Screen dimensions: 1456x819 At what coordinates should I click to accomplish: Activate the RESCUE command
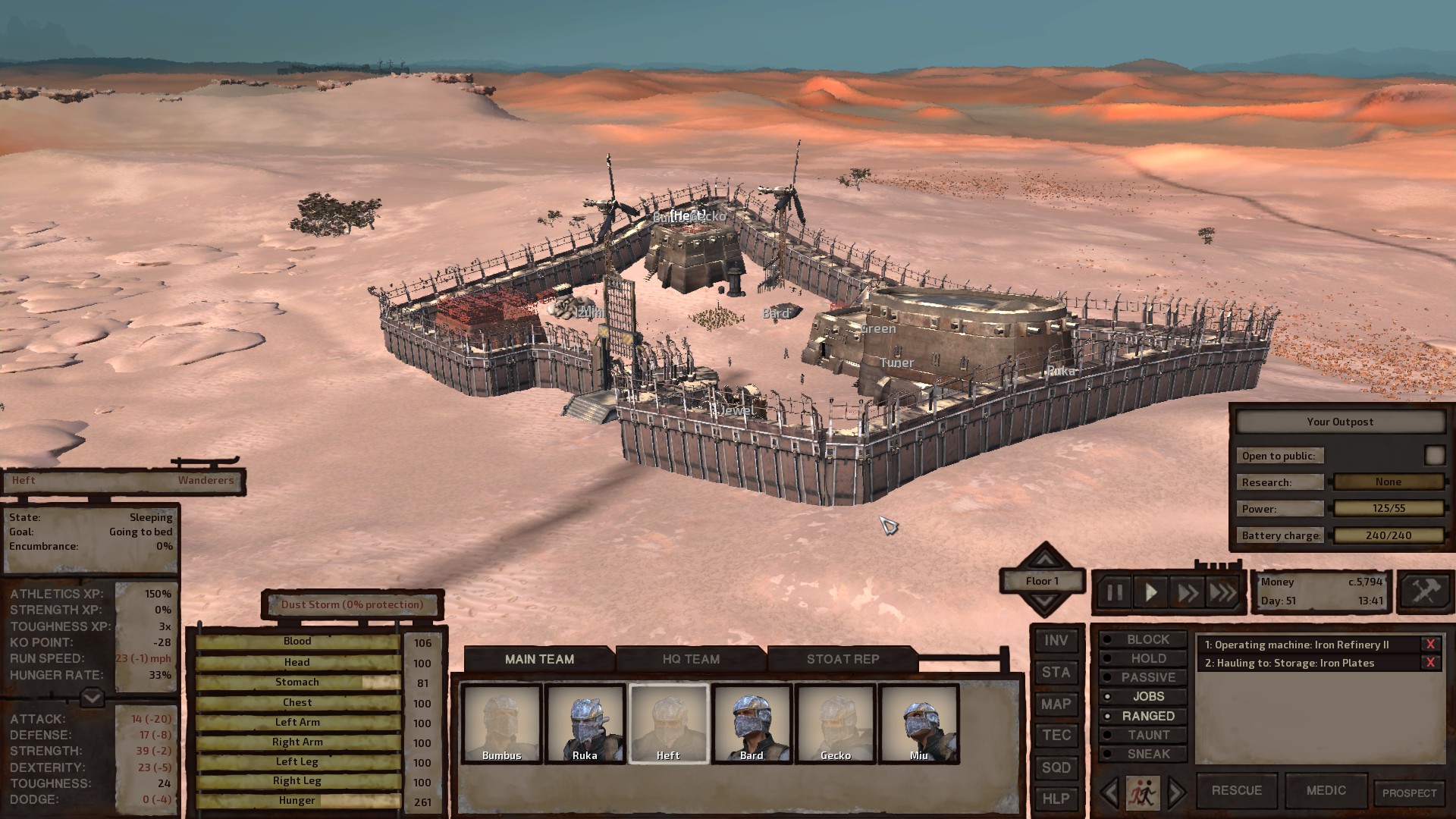1236,790
